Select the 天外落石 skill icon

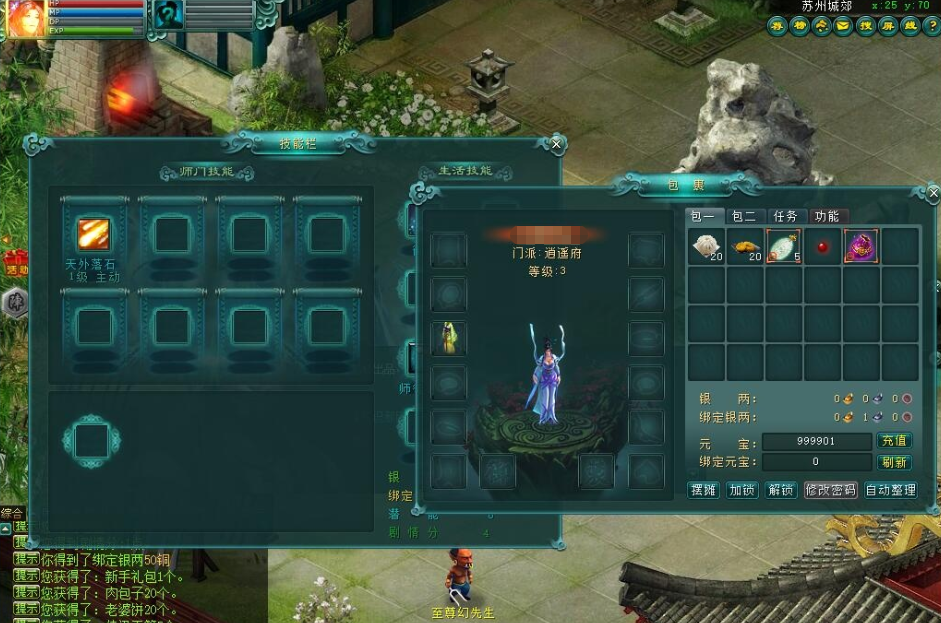(x=94, y=236)
